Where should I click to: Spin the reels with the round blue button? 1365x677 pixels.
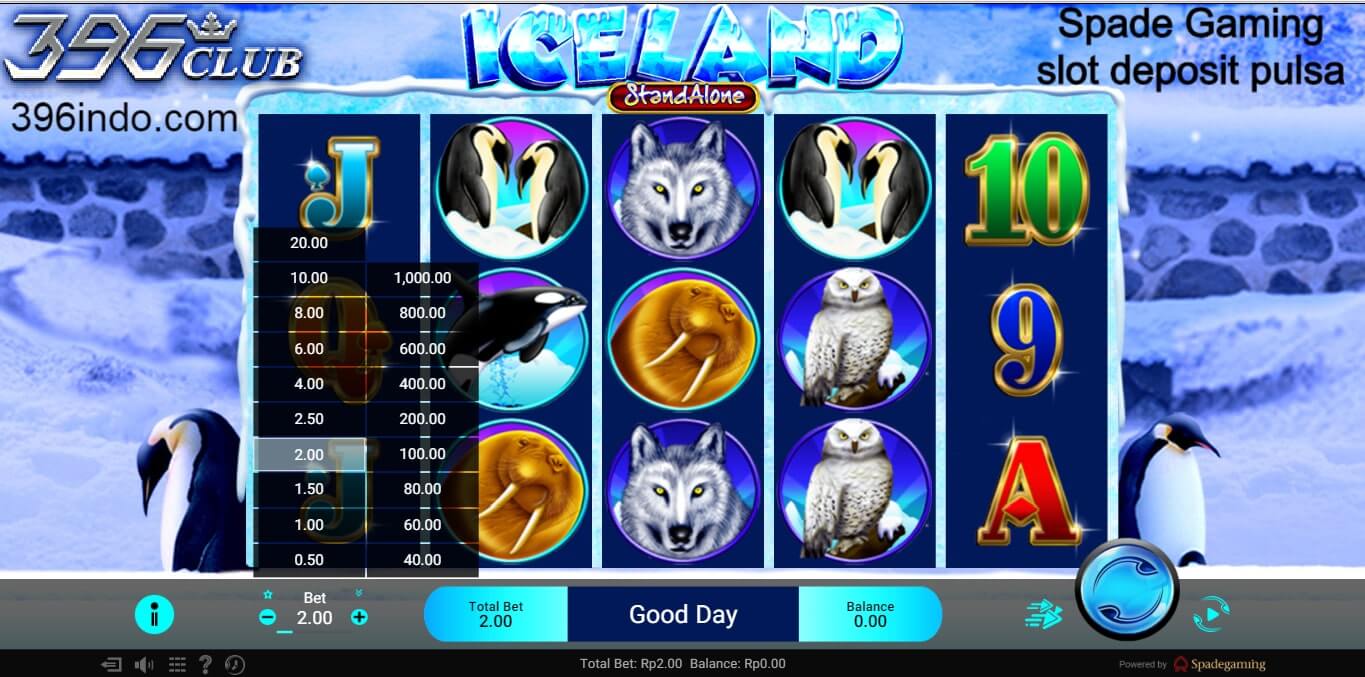click(x=1127, y=589)
